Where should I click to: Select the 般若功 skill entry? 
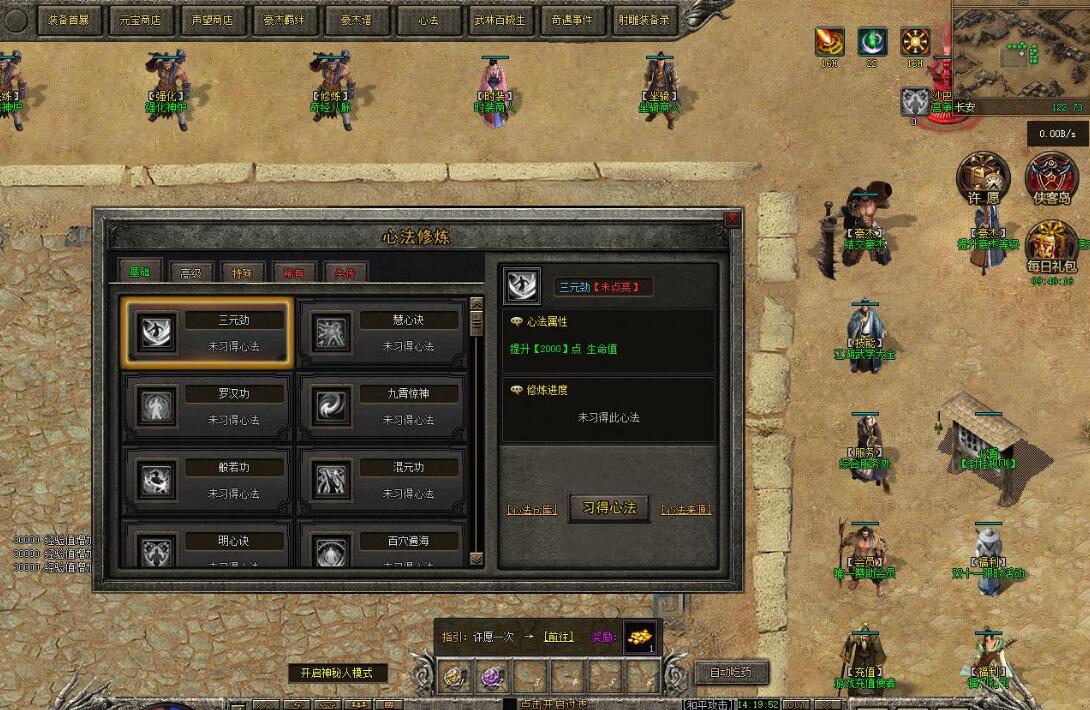(206, 480)
